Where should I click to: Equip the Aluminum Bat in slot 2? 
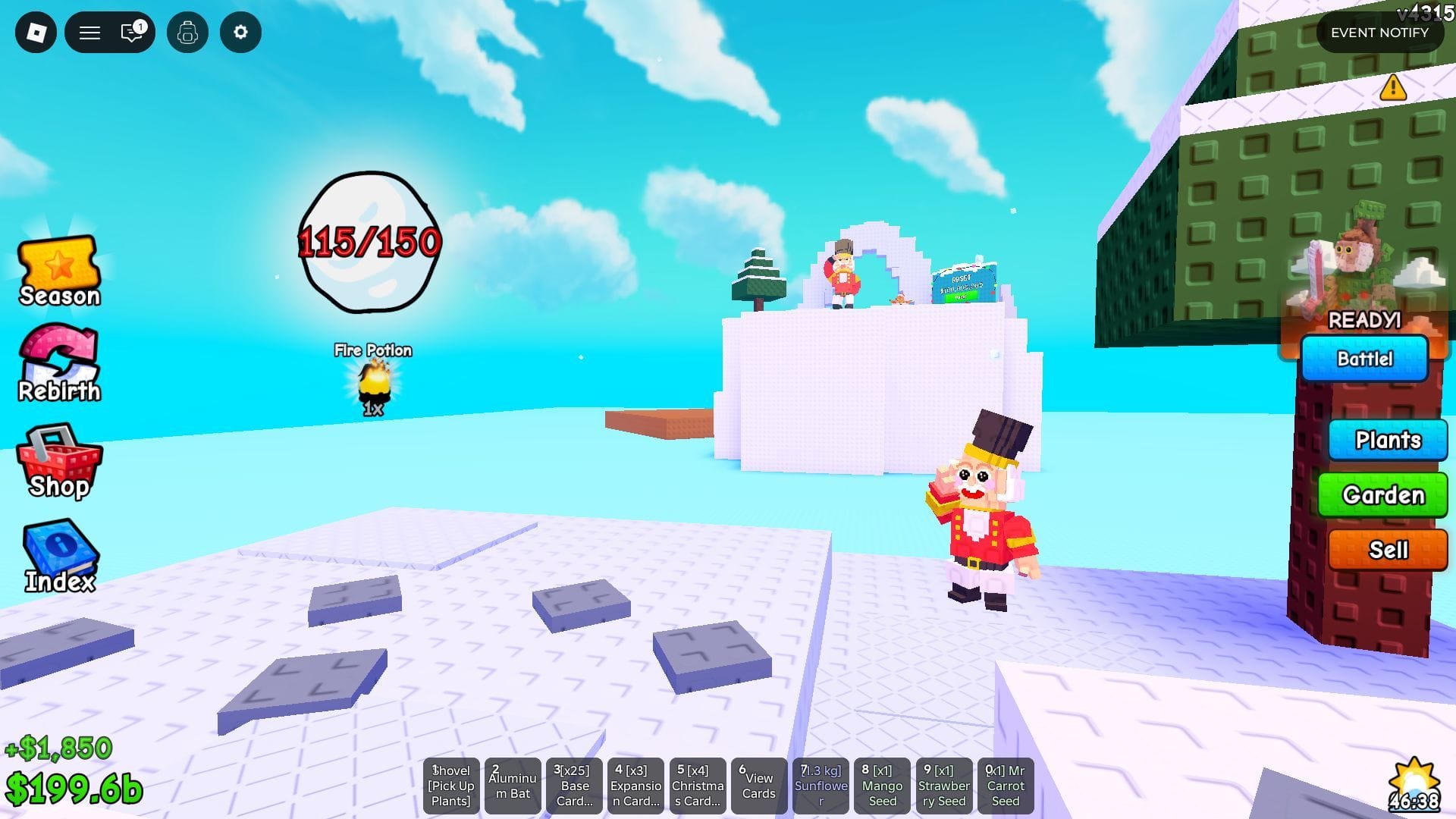click(513, 786)
